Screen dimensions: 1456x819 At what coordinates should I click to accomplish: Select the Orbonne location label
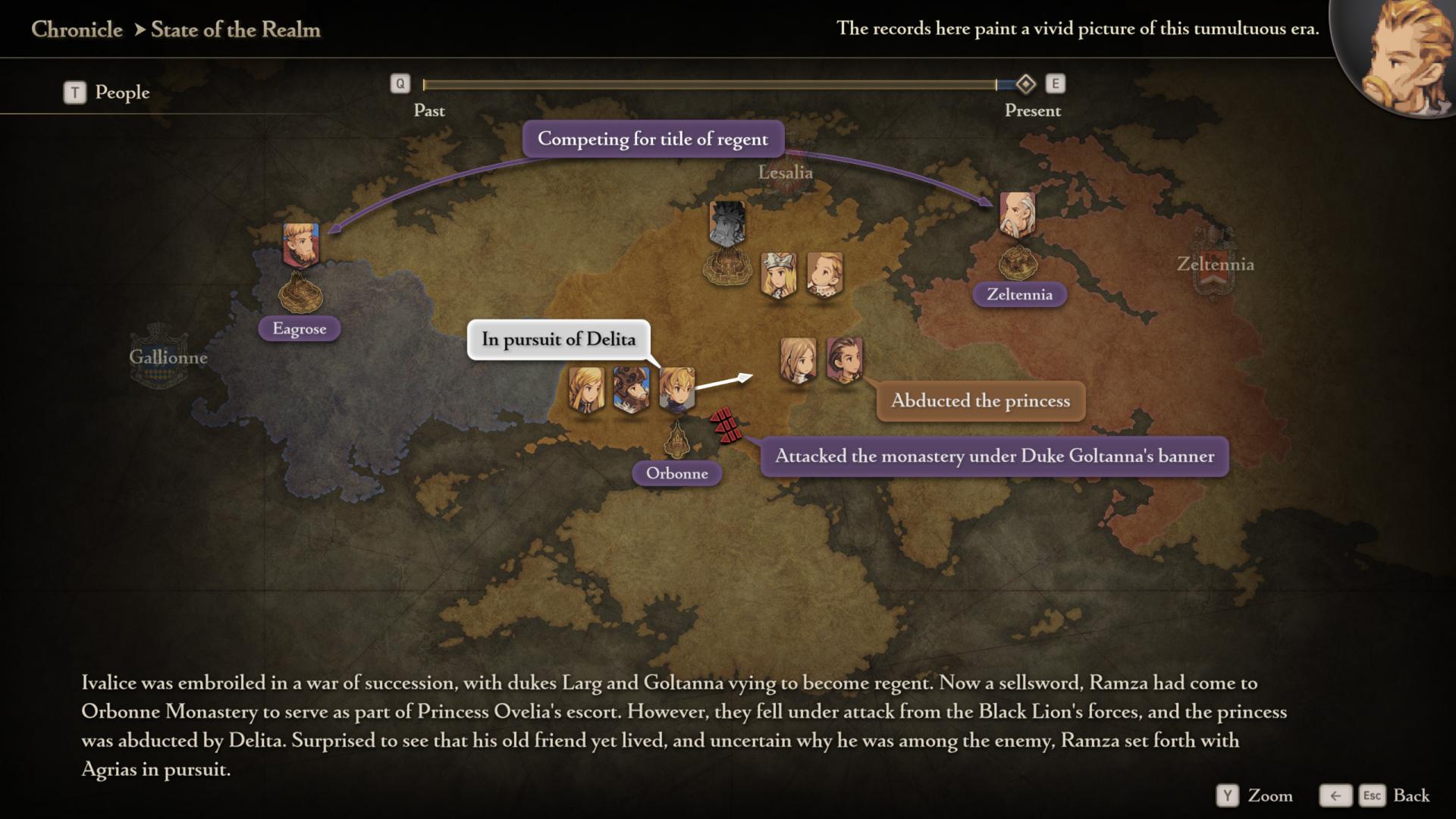coord(676,473)
